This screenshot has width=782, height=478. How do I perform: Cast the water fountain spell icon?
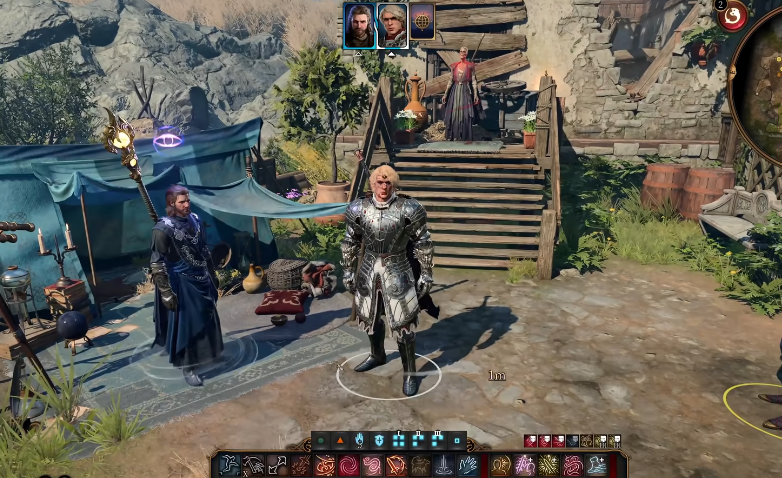point(444,465)
